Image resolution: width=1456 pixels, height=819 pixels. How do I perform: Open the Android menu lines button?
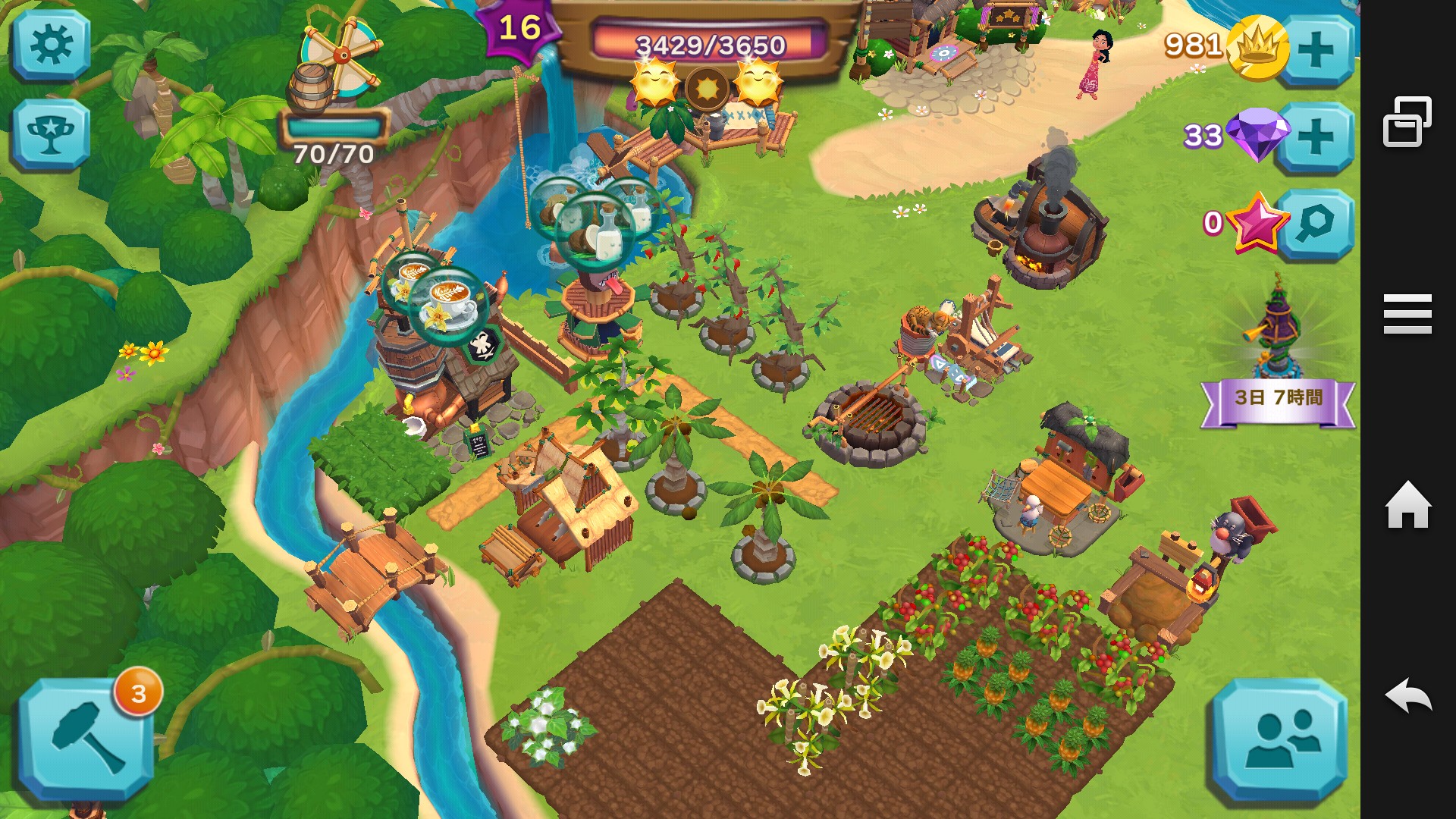point(1407,314)
